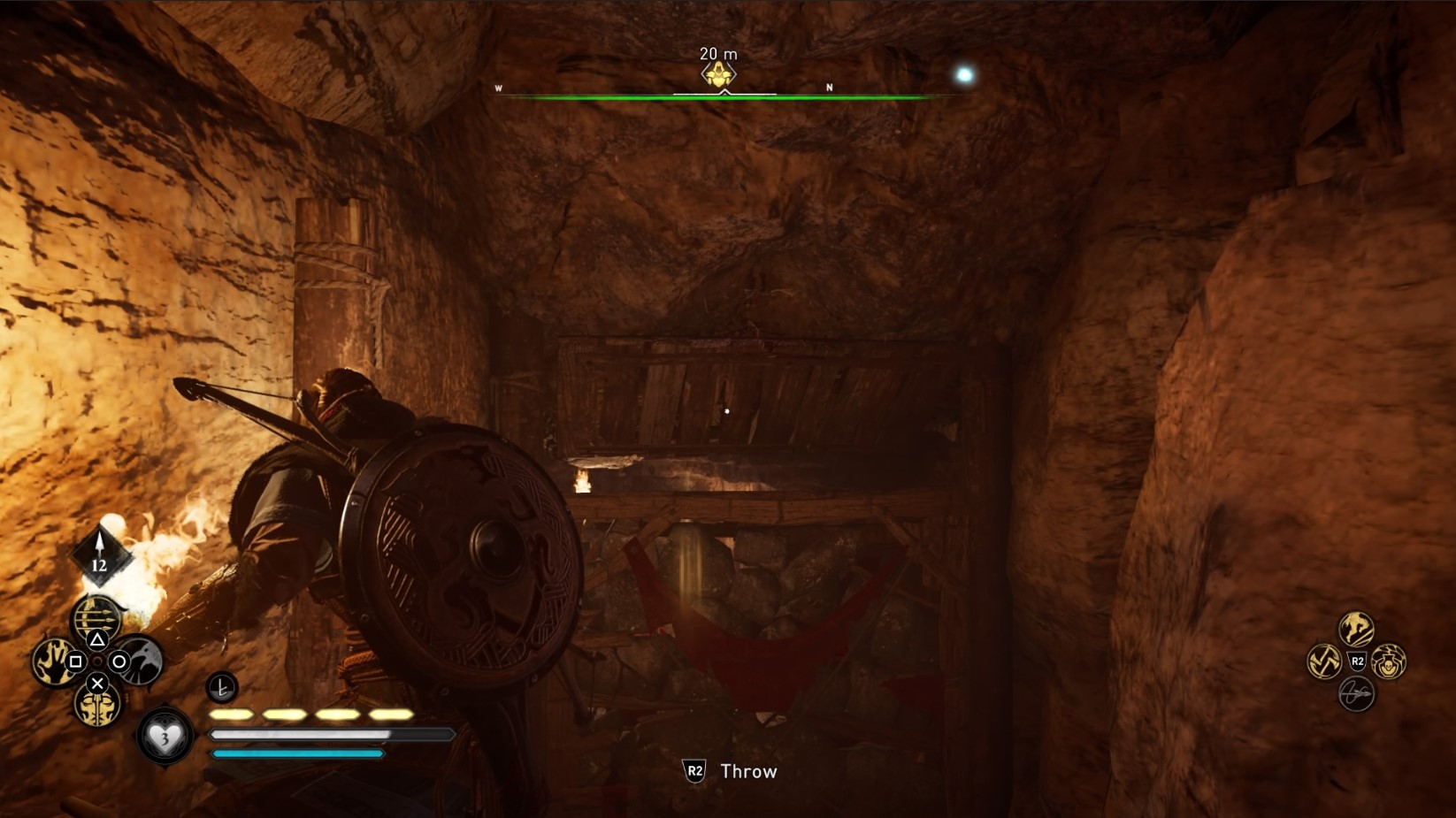Viewport: 1456px width, 818px height.
Task: Select the raven ability icon beside Circle
Action: click(142, 661)
